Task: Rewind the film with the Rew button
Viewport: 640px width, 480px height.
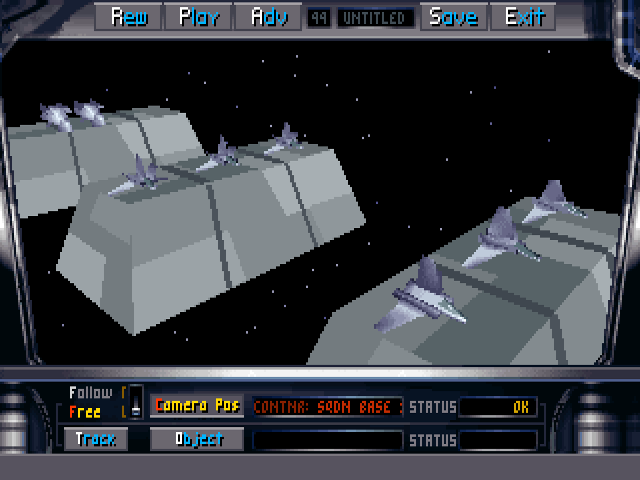Action: [129, 17]
